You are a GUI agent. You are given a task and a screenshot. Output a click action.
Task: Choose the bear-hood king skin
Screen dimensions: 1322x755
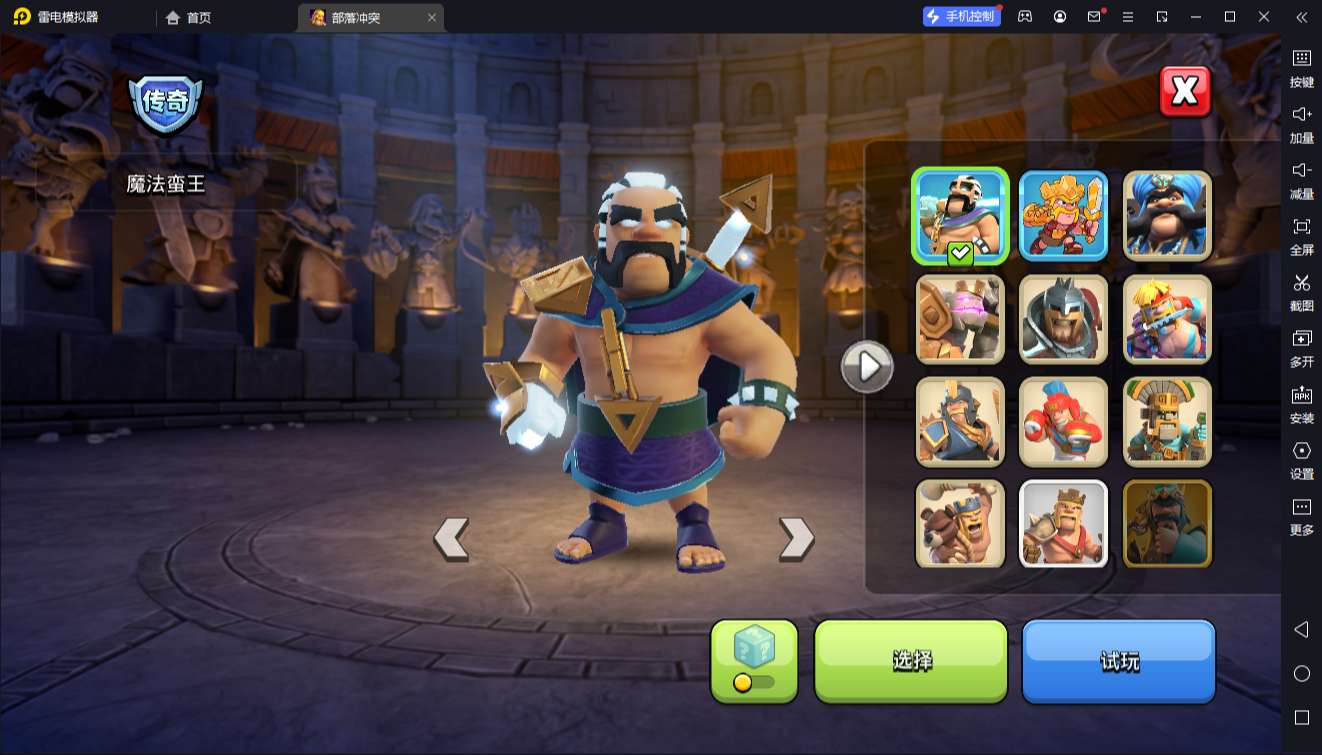click(x=960, y=524)
